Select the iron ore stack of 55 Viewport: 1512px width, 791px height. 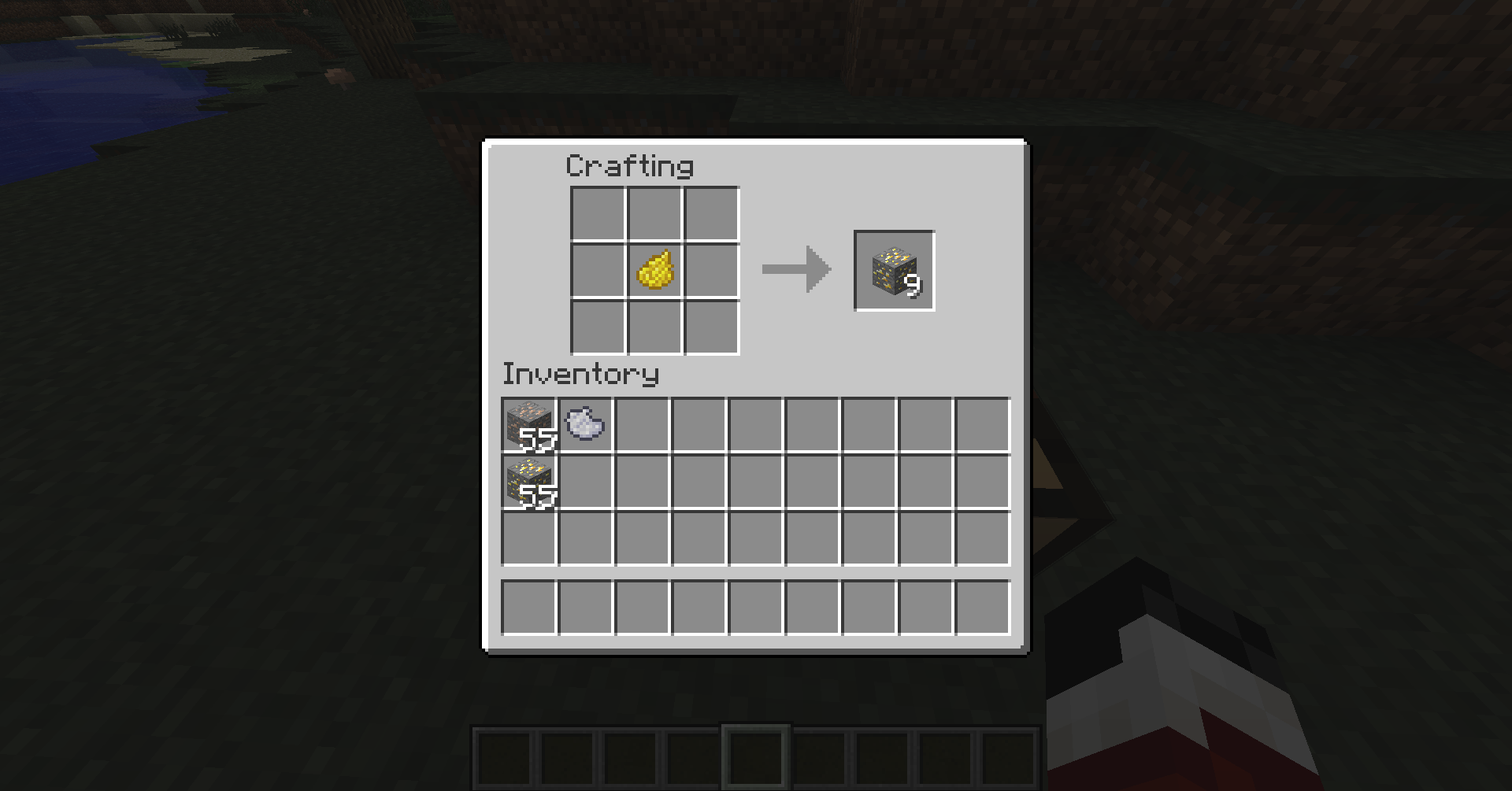[529, 426]
